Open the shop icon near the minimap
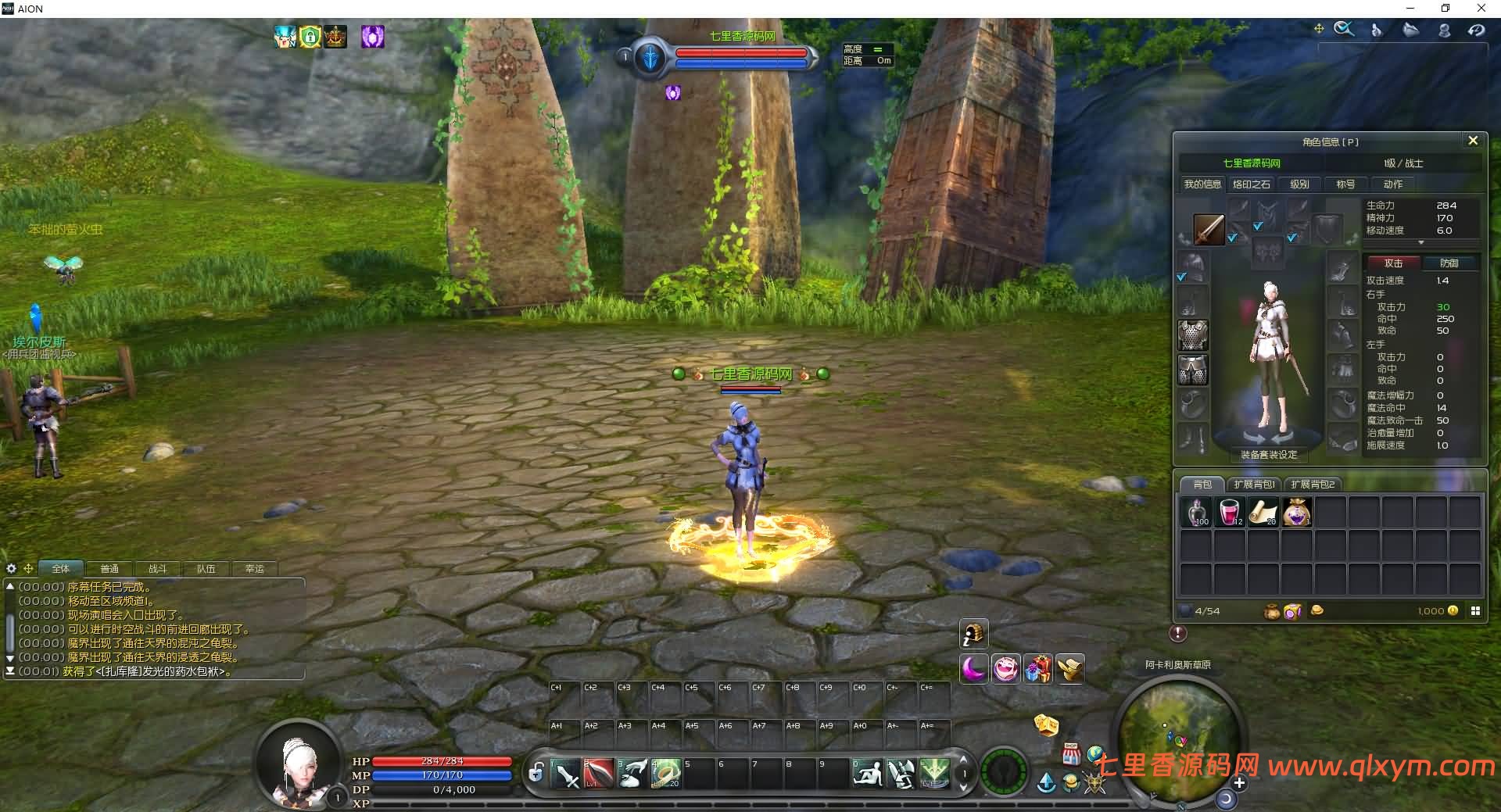 1071,754
